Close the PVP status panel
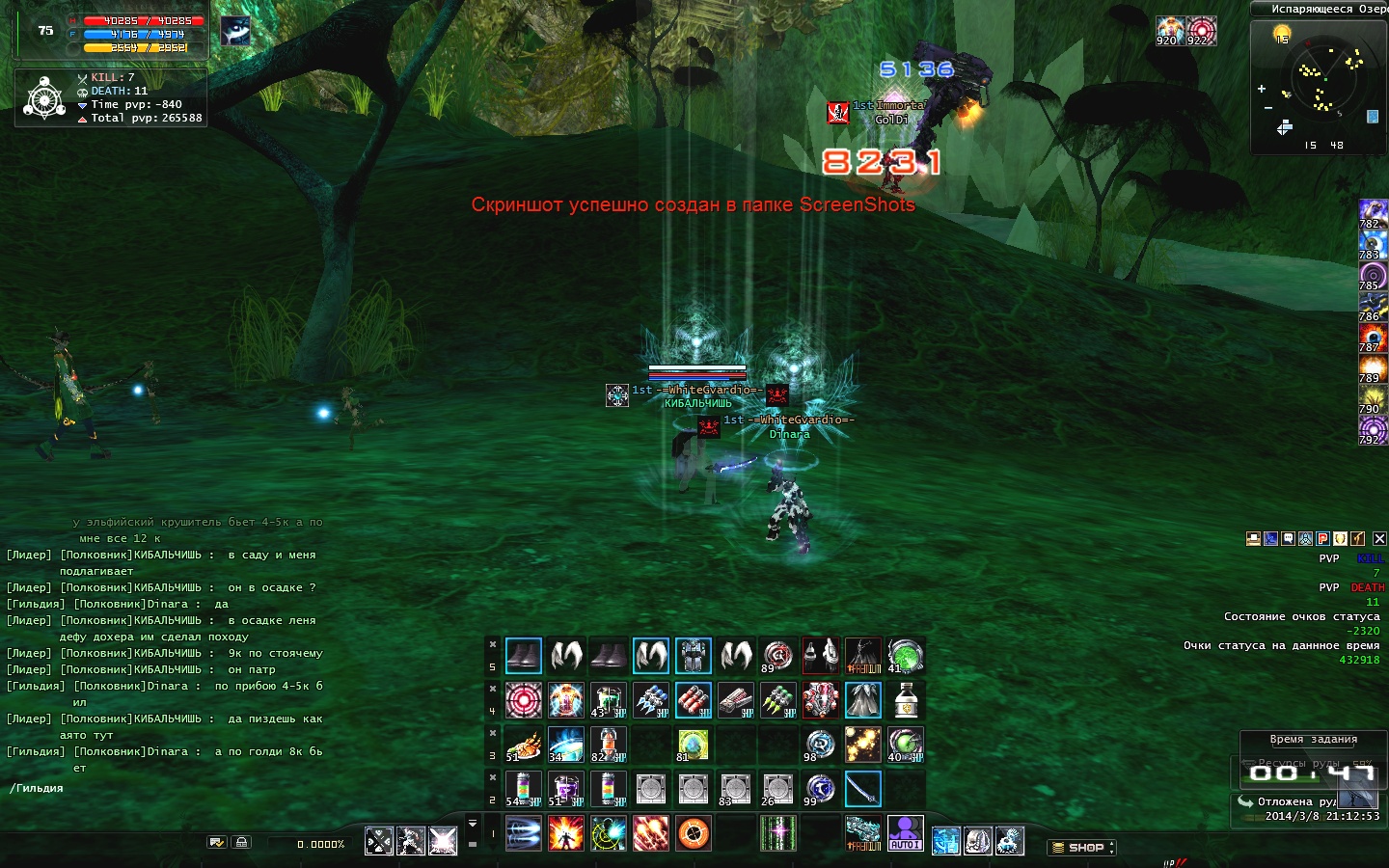This screenshot has width=1389, height=868. 1379,539
